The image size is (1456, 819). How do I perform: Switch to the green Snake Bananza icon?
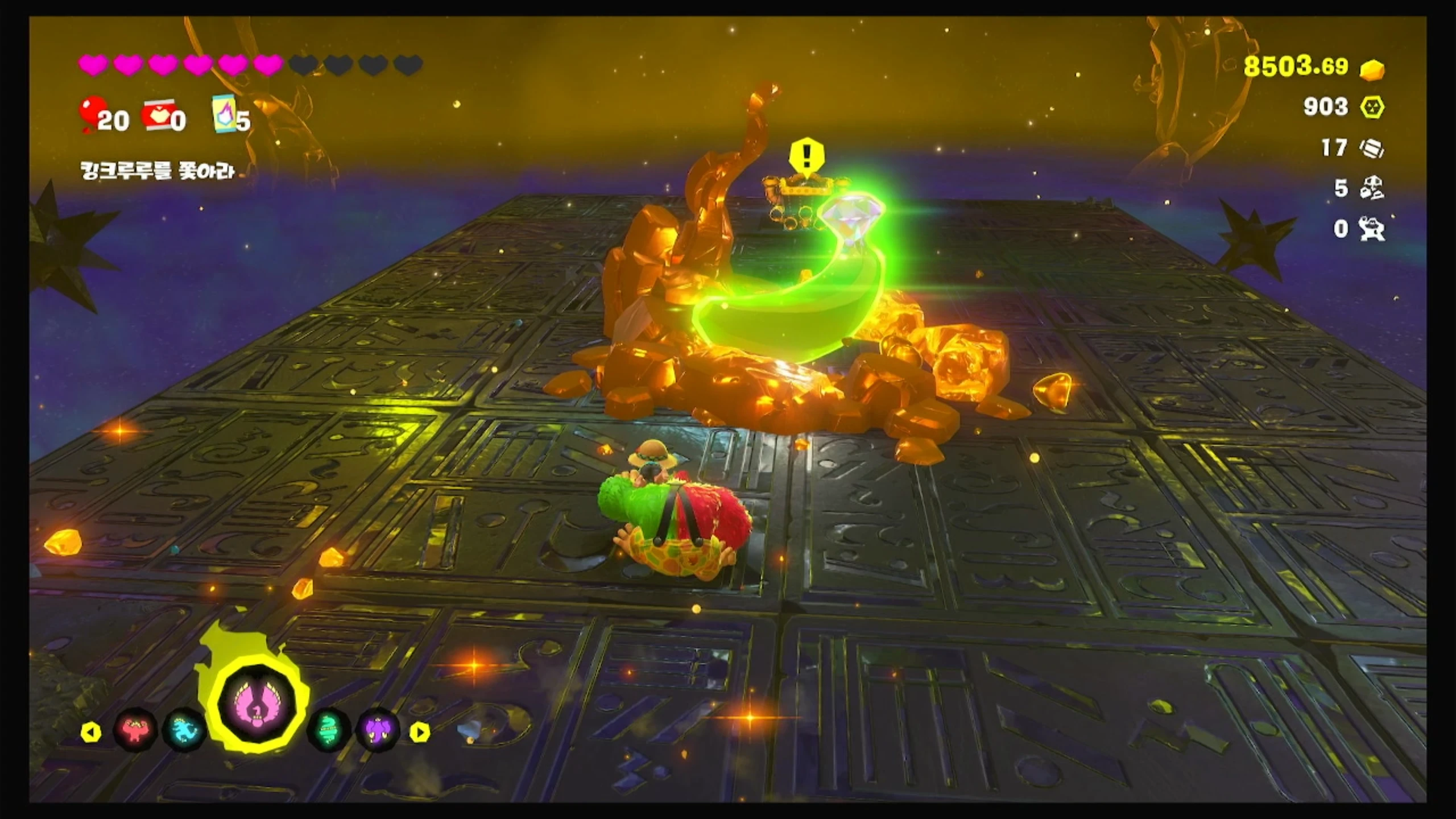coord(328,731)
